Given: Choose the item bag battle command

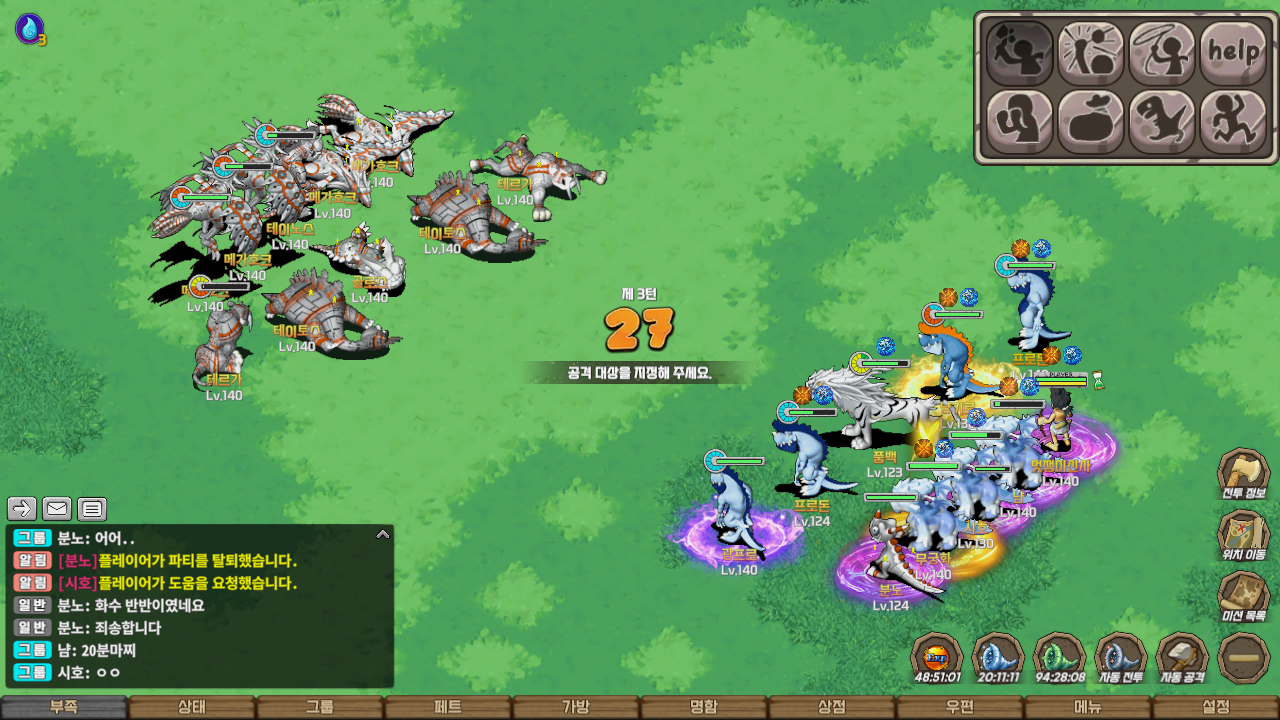Looking at the screenshot, I should pyautogui.click(x=1091, y=121).
